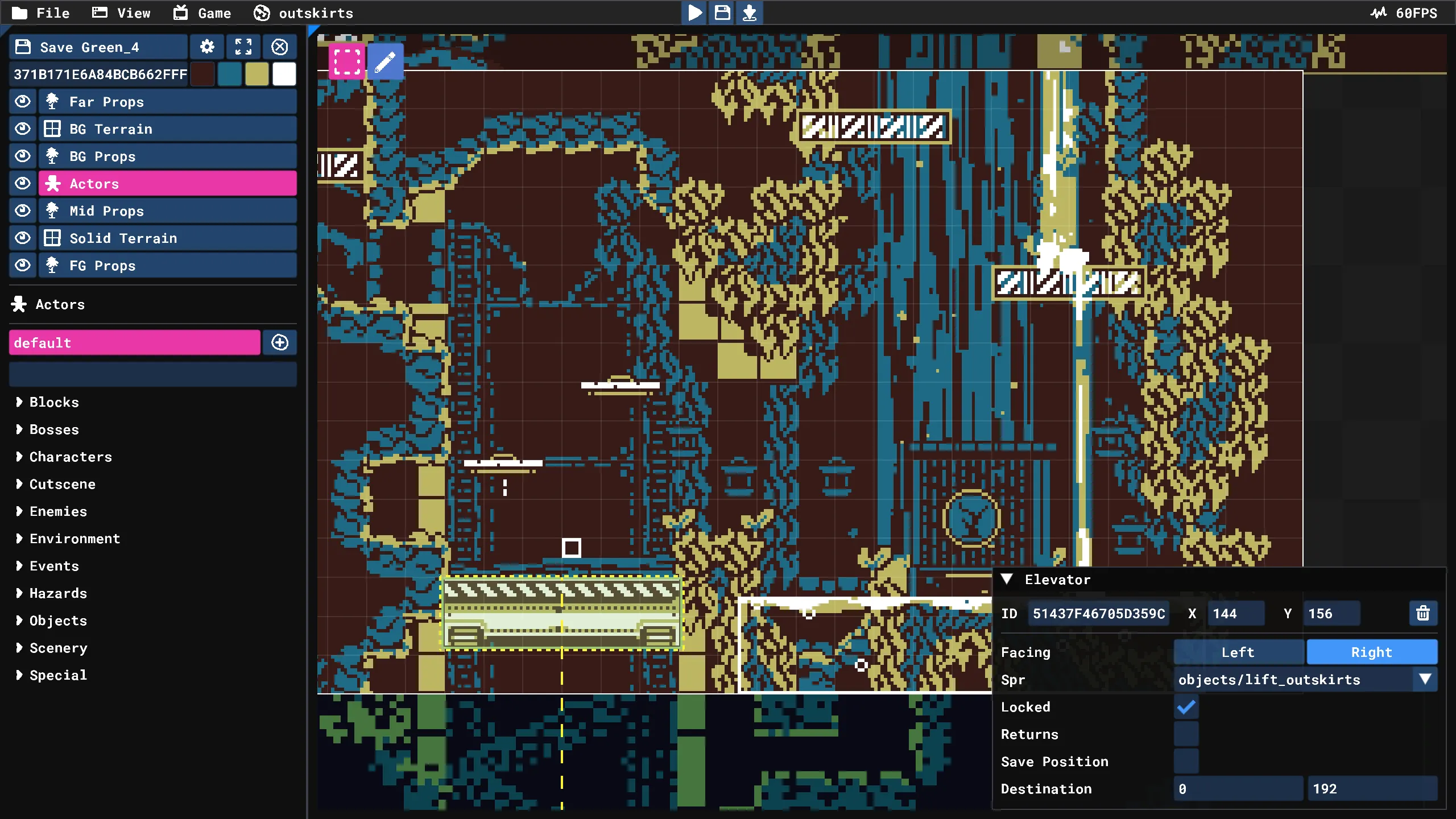This screenshot has width=1456, height=819.
Task: Select the yellow color swatch
Action: coord(257,74)
